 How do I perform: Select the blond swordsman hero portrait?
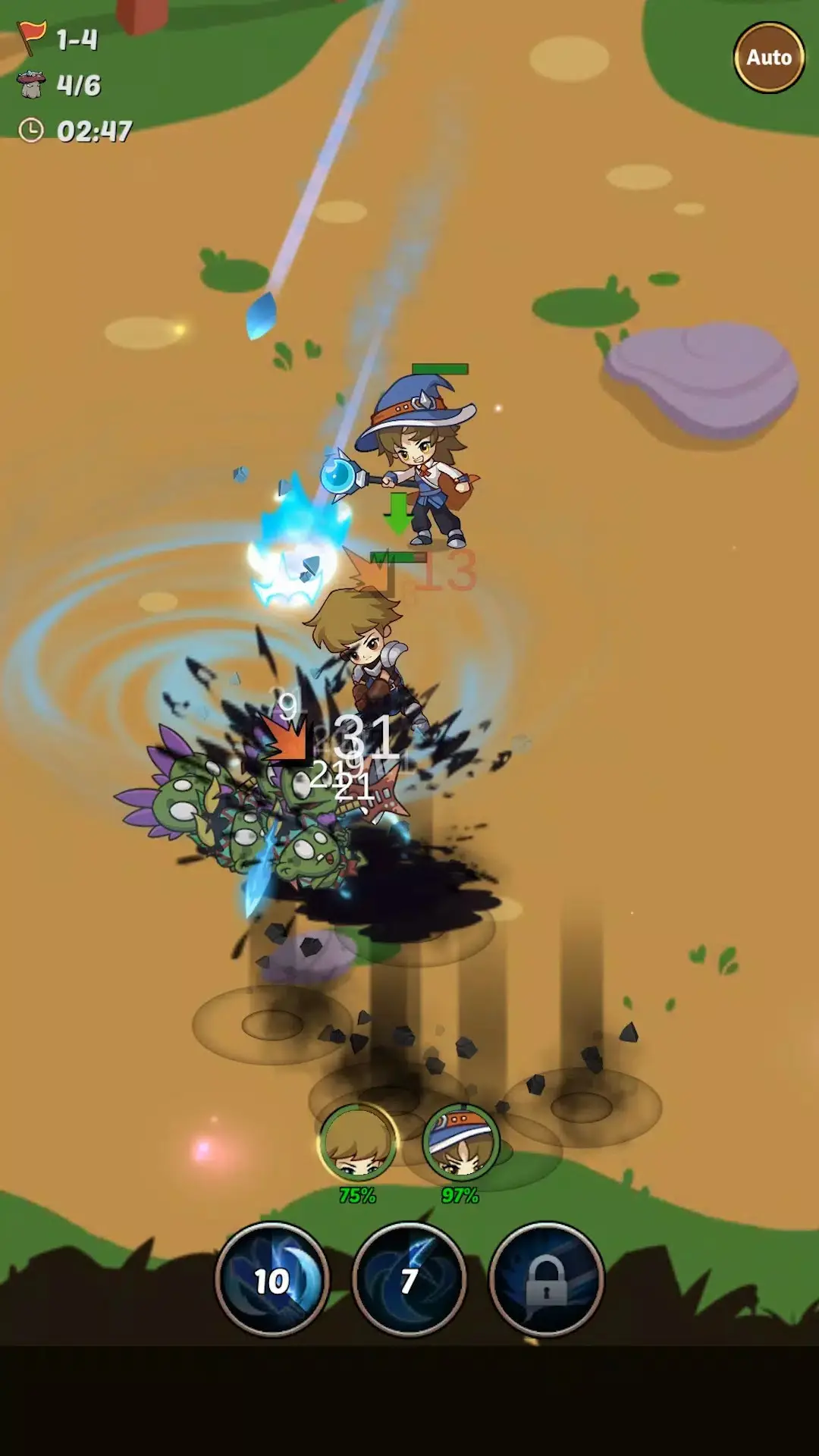[357, 1143]
